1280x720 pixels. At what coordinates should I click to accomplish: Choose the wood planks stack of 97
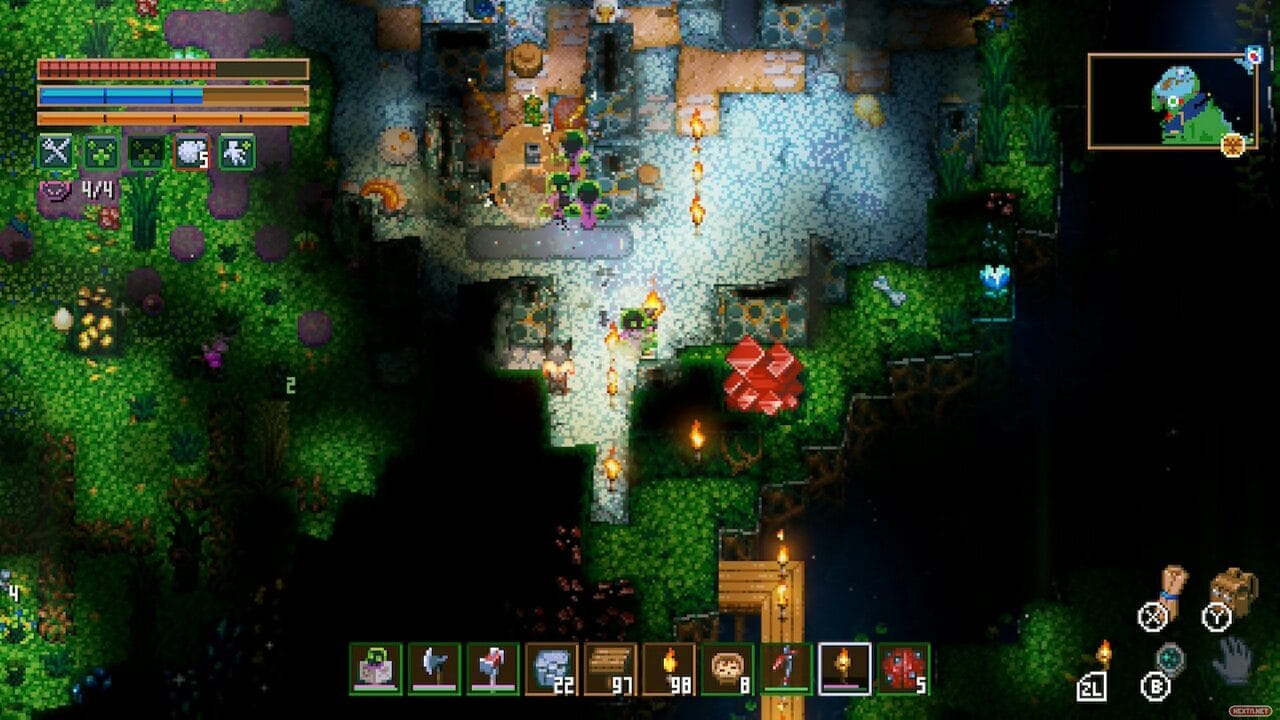coord(610,668)
